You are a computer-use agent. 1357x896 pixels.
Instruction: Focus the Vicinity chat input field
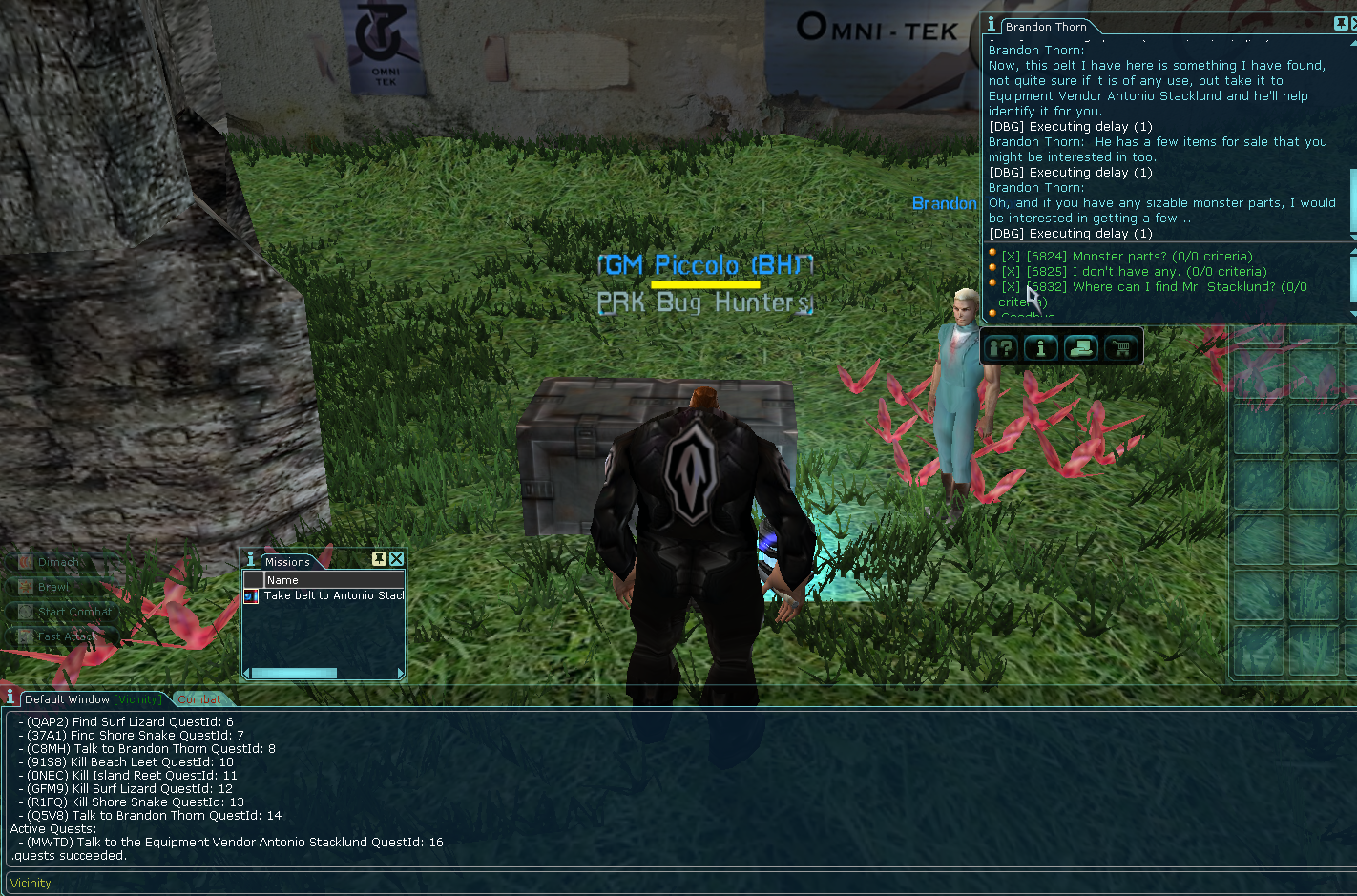click(x=668, y=883)
